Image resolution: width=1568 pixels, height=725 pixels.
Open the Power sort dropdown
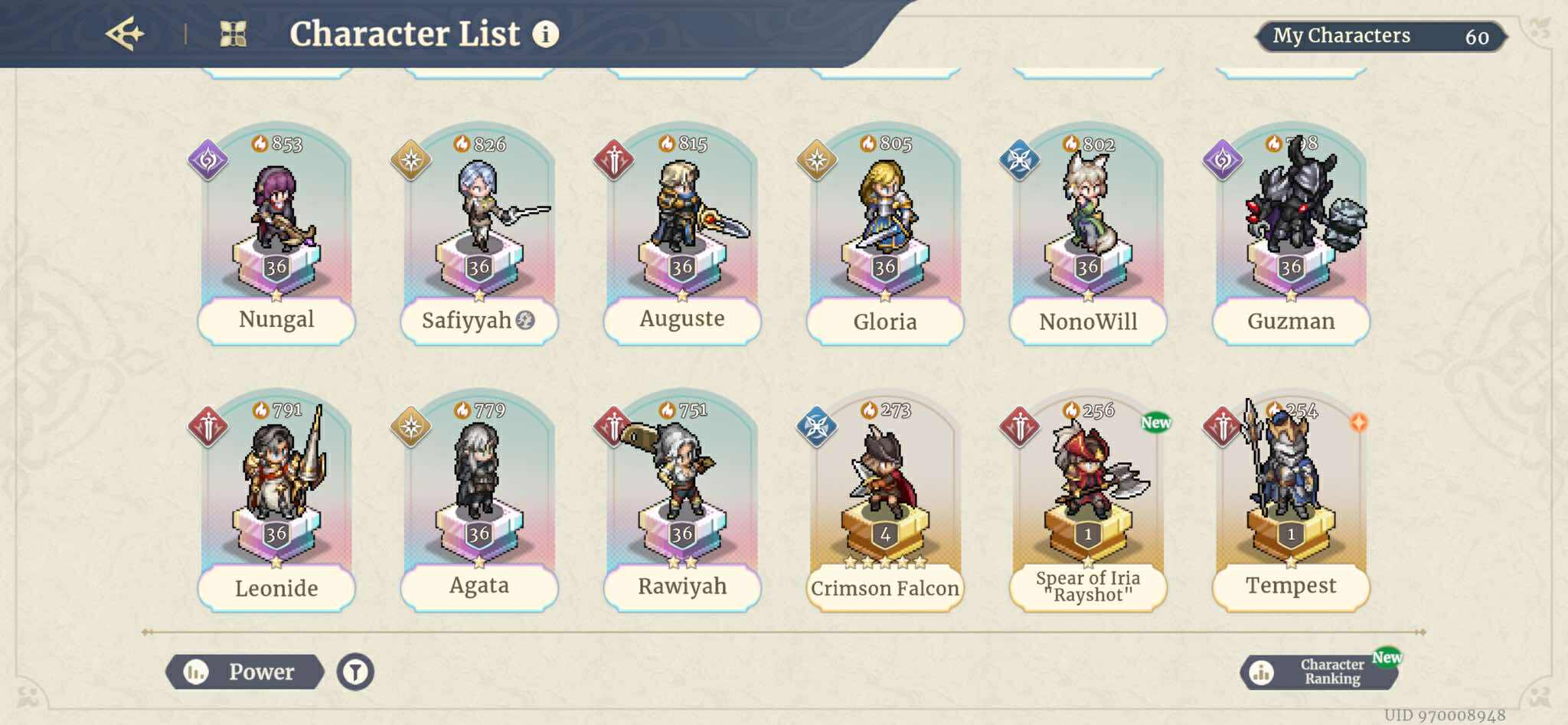(x=247, y=672)
